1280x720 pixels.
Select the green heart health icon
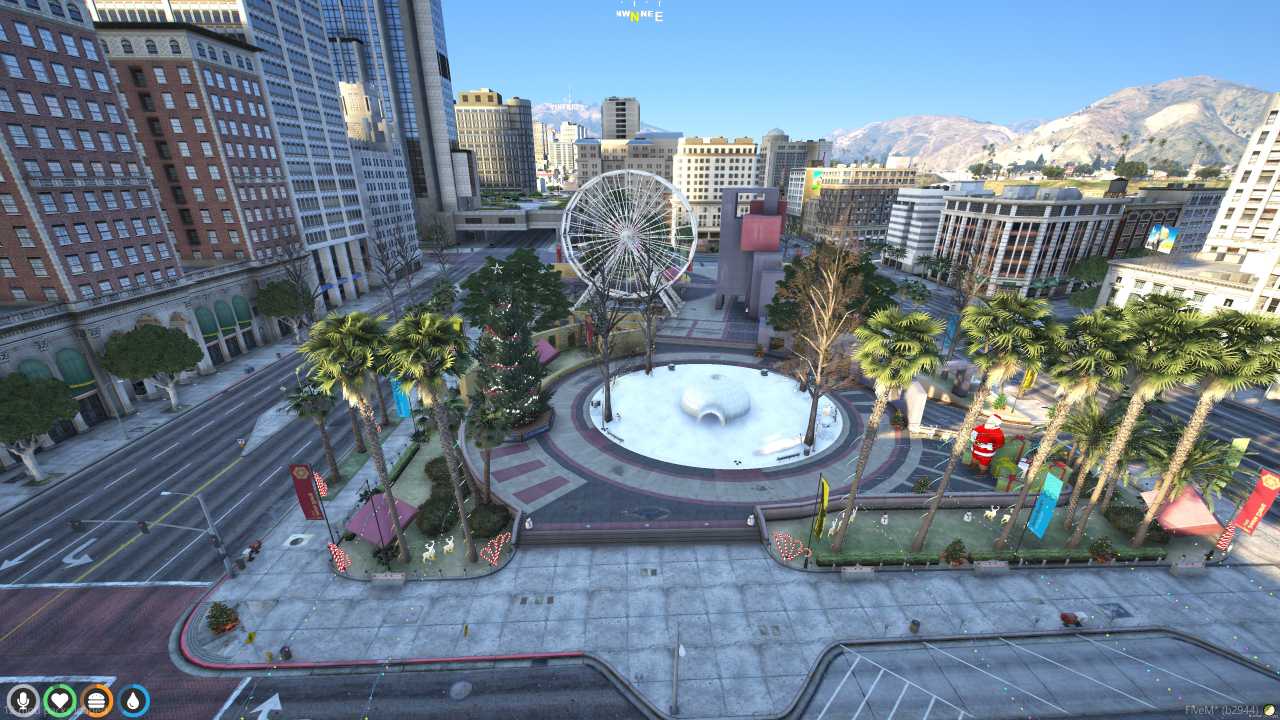pyautogui.click(x=60, y=700)
